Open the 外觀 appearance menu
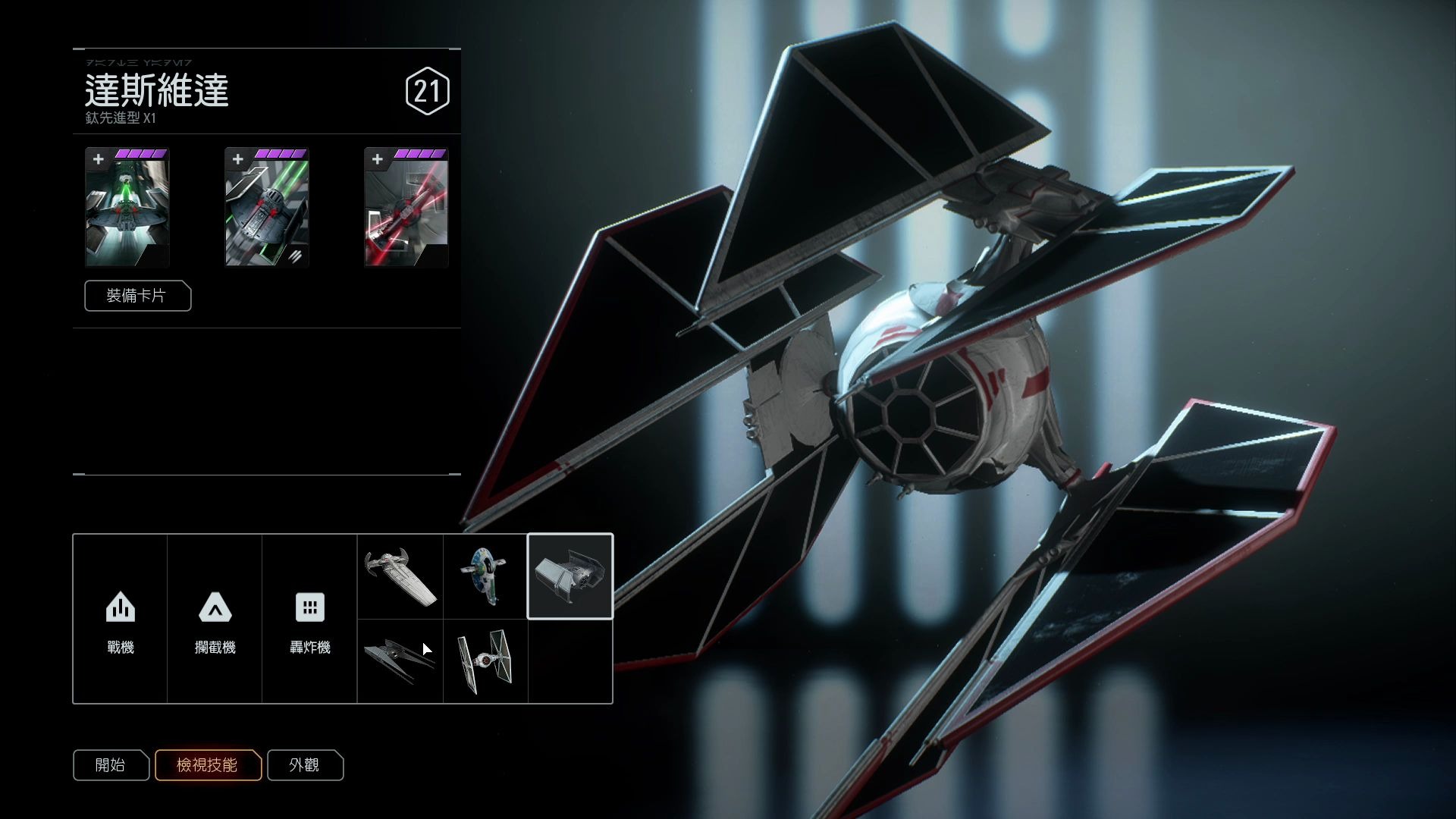The image size is (1456, 819). [305, 765]
